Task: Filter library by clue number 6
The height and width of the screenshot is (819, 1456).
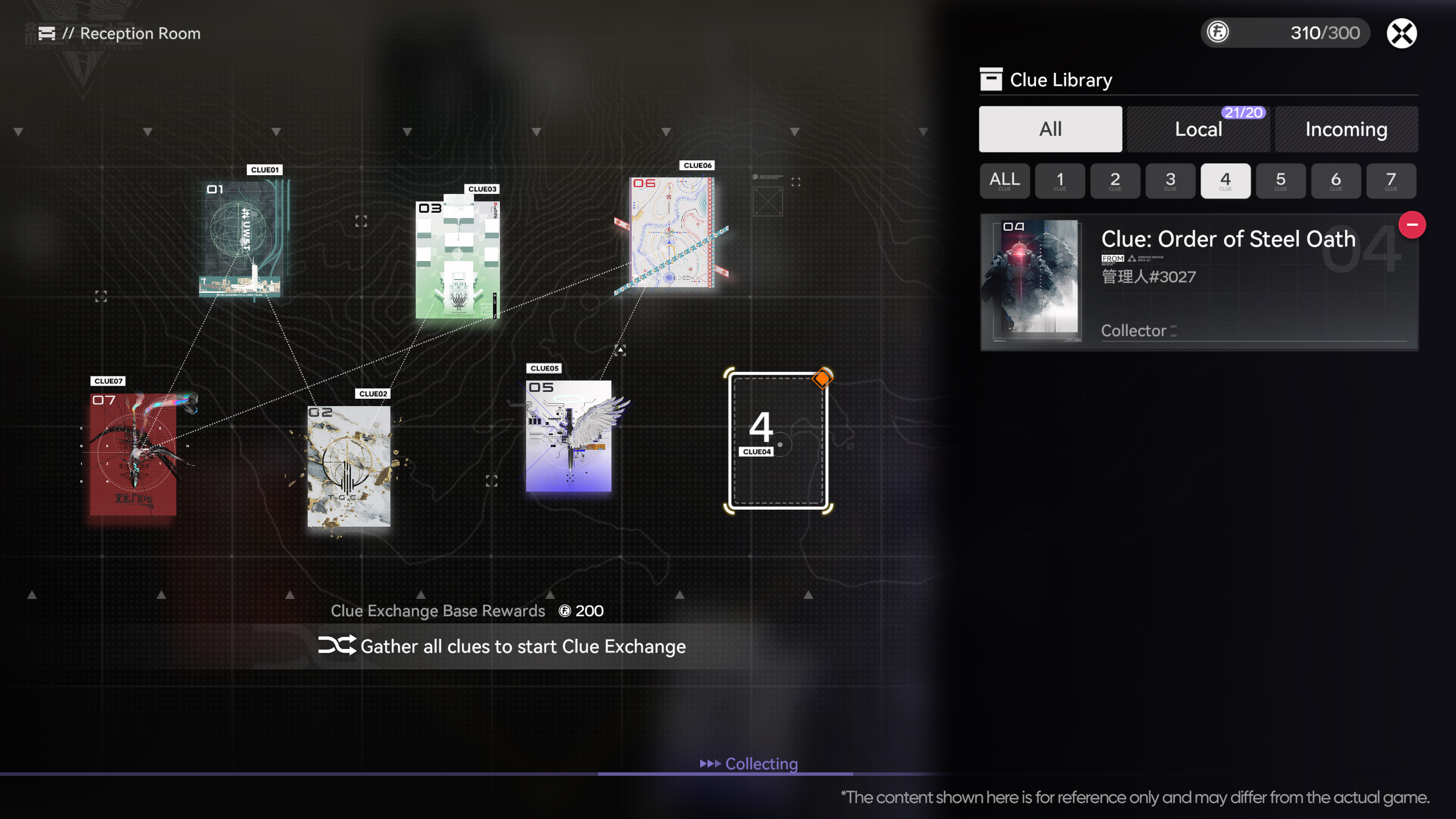Action: [x=1335, y=181]
